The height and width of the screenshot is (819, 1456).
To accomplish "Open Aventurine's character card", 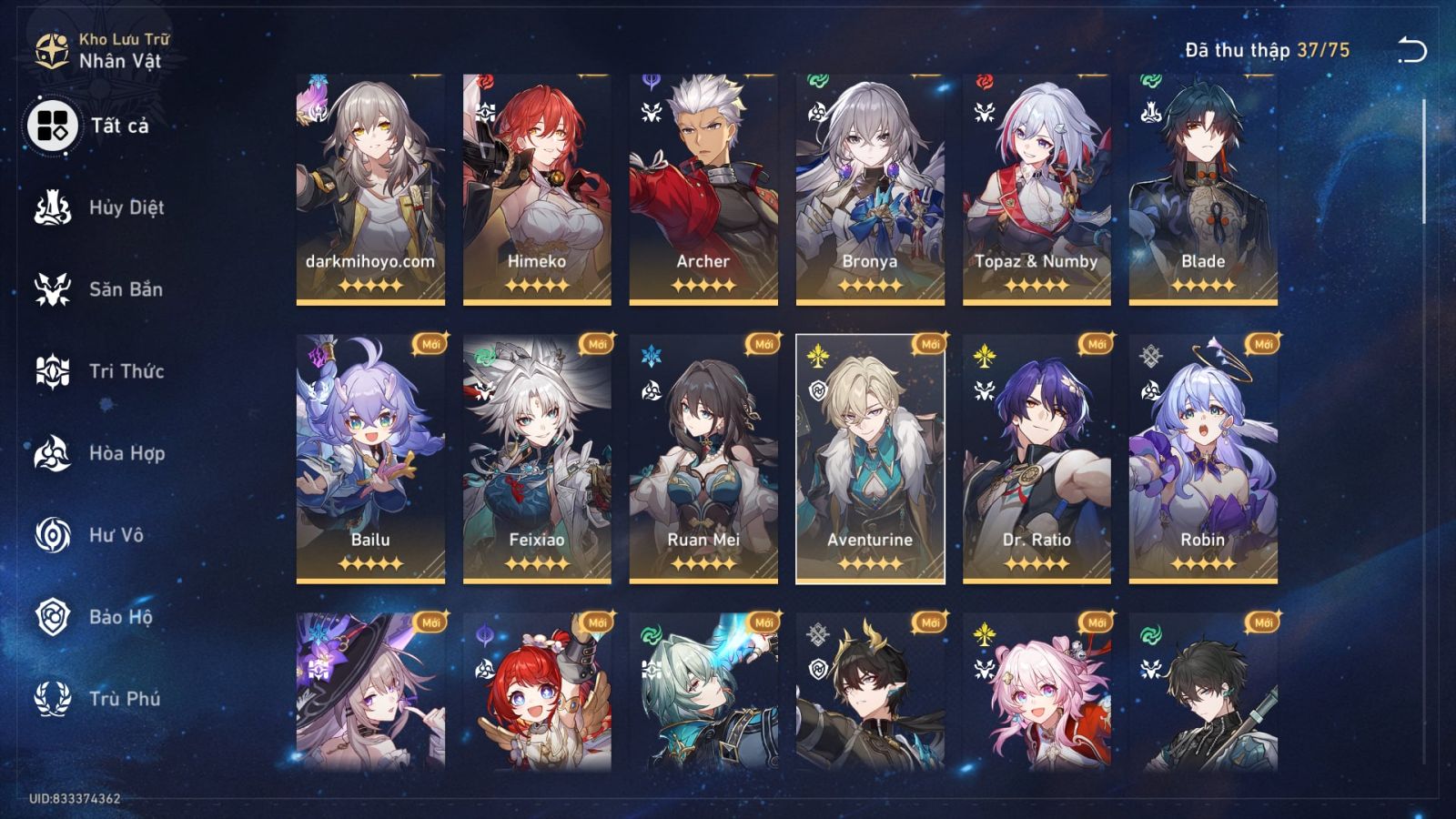I will click(869, 455).
